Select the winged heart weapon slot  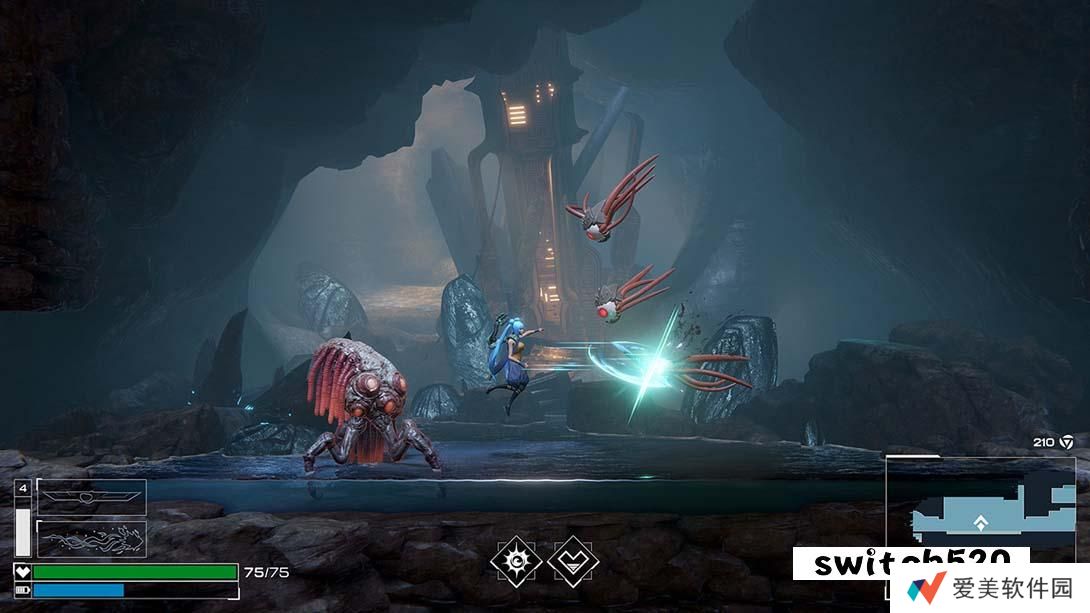coord(91,497)
